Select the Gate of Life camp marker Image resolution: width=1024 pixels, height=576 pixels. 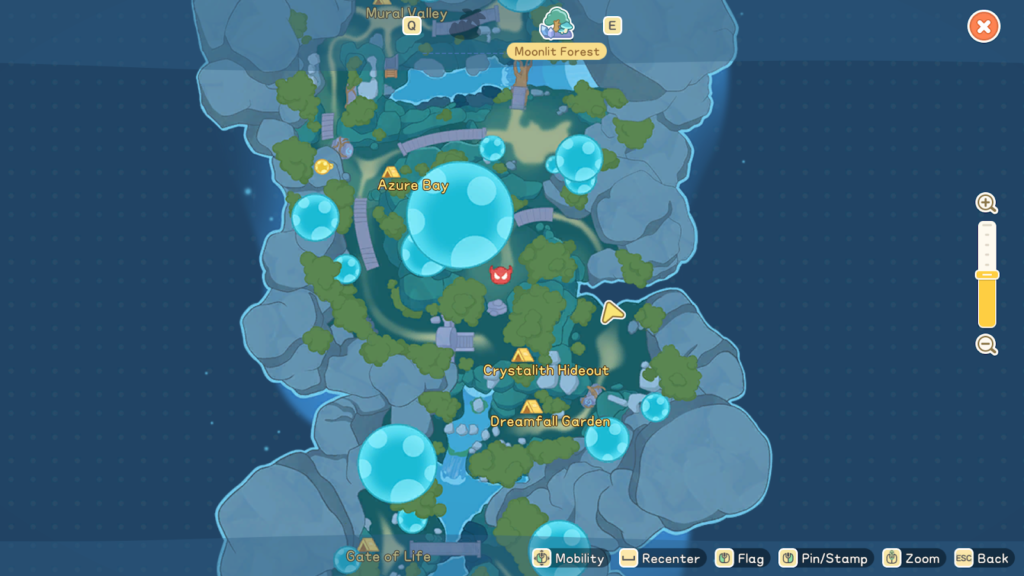367,545
